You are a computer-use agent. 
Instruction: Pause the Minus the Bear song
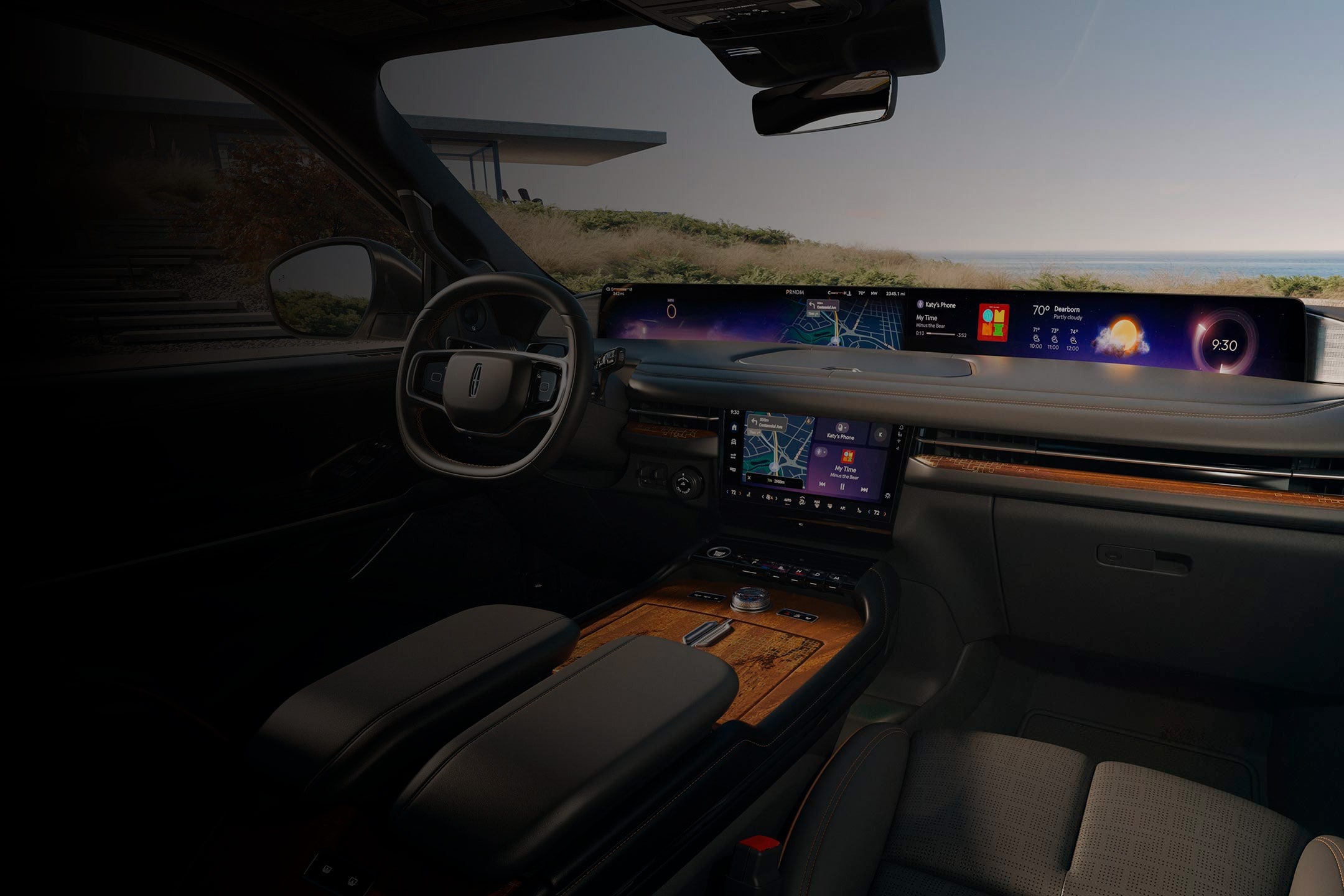click(x=842, y=487)
